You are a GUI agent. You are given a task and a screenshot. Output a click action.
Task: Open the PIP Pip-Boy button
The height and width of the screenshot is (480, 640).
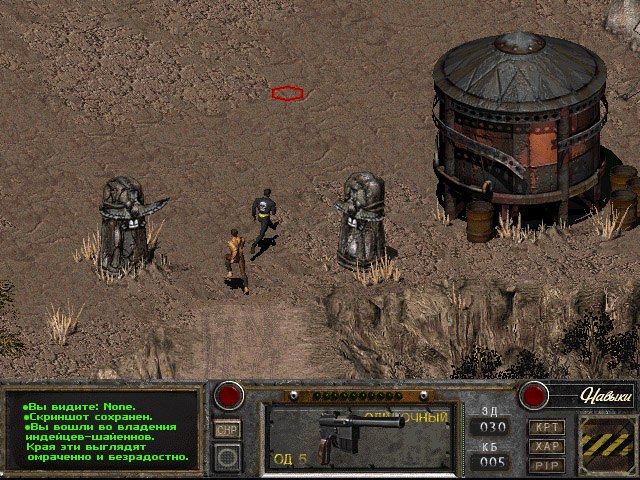tap(546, 464)
